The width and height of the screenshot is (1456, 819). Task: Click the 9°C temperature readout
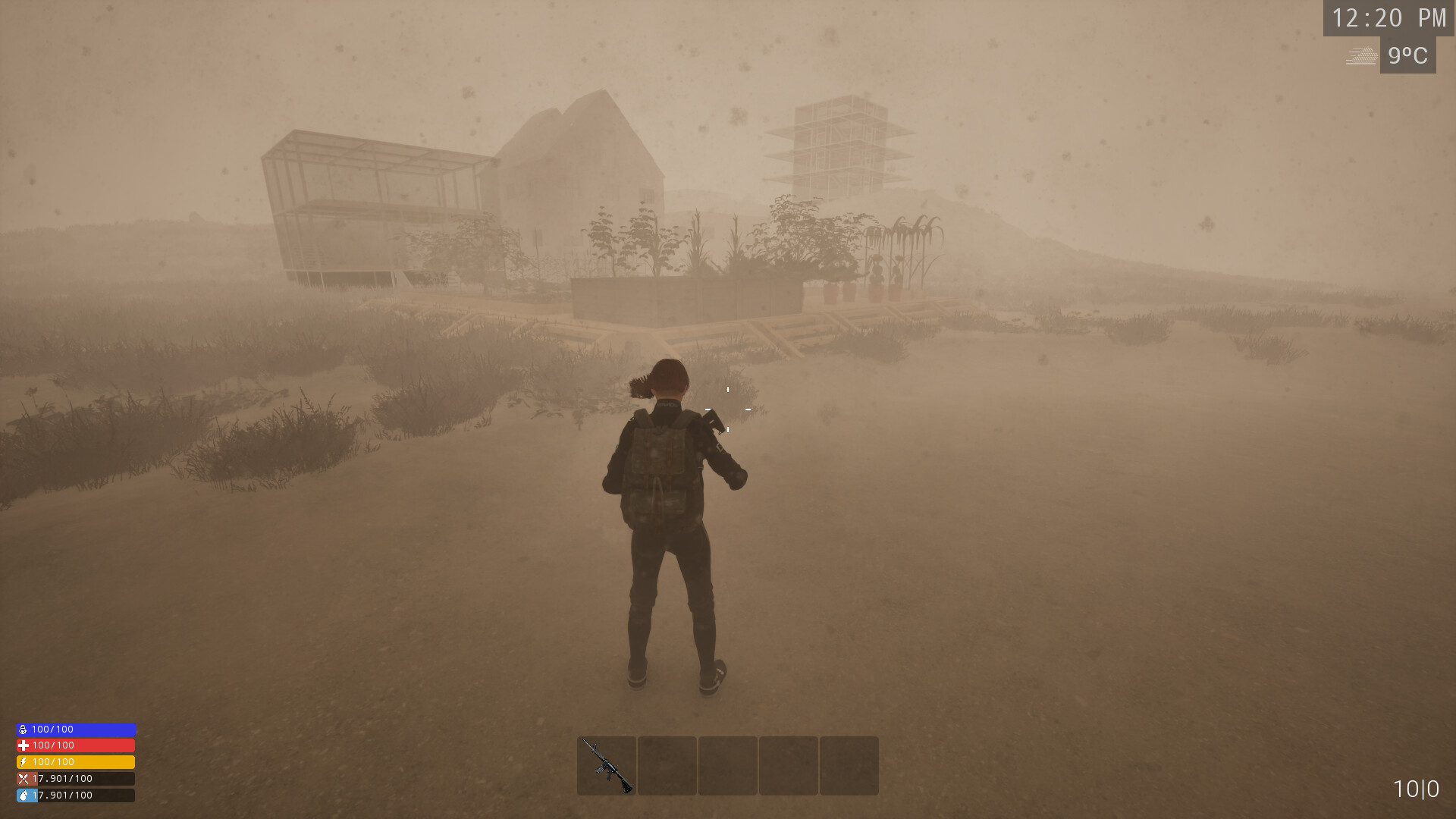1408,55
